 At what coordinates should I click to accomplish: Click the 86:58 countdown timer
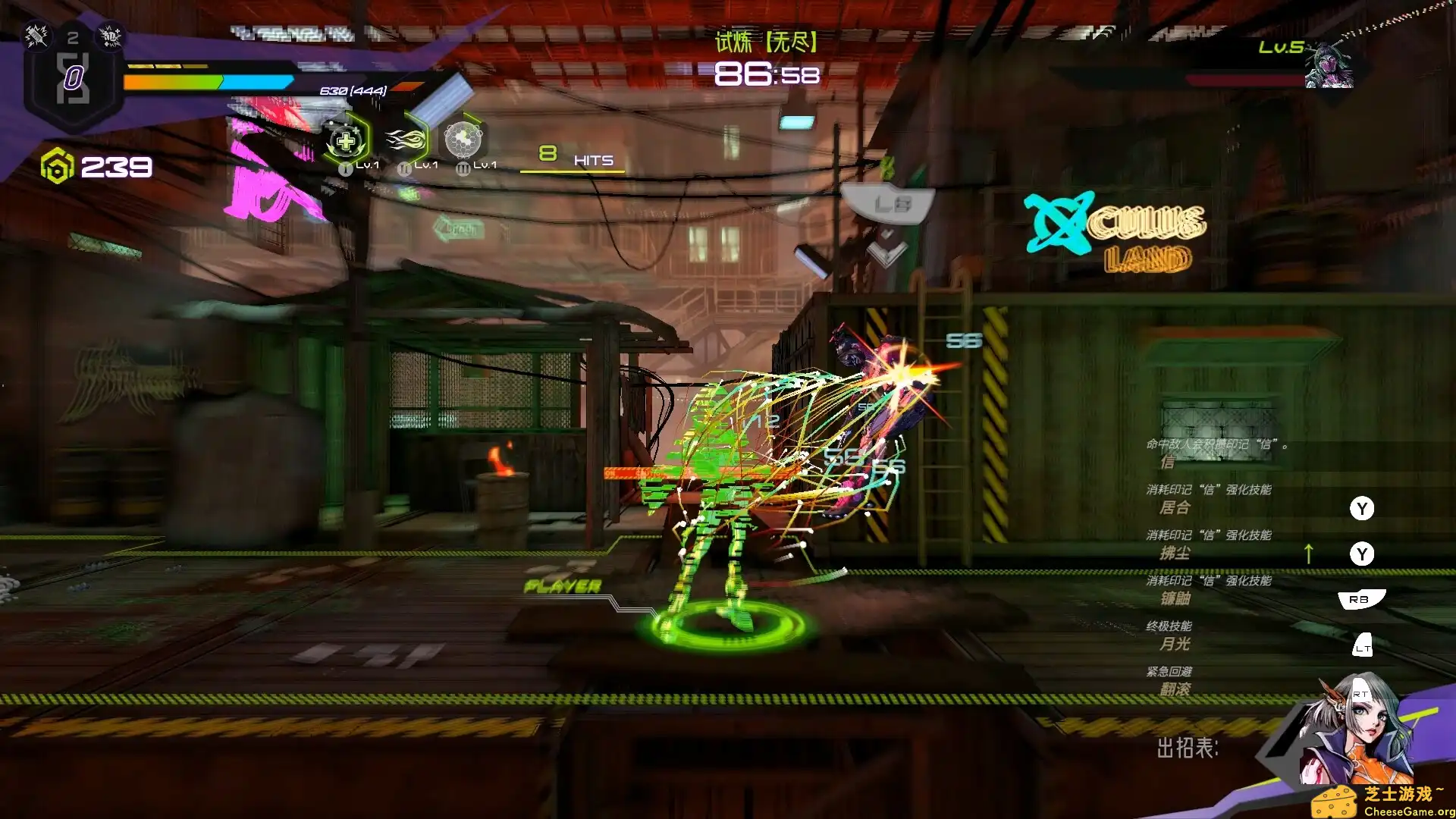(766, 74)
